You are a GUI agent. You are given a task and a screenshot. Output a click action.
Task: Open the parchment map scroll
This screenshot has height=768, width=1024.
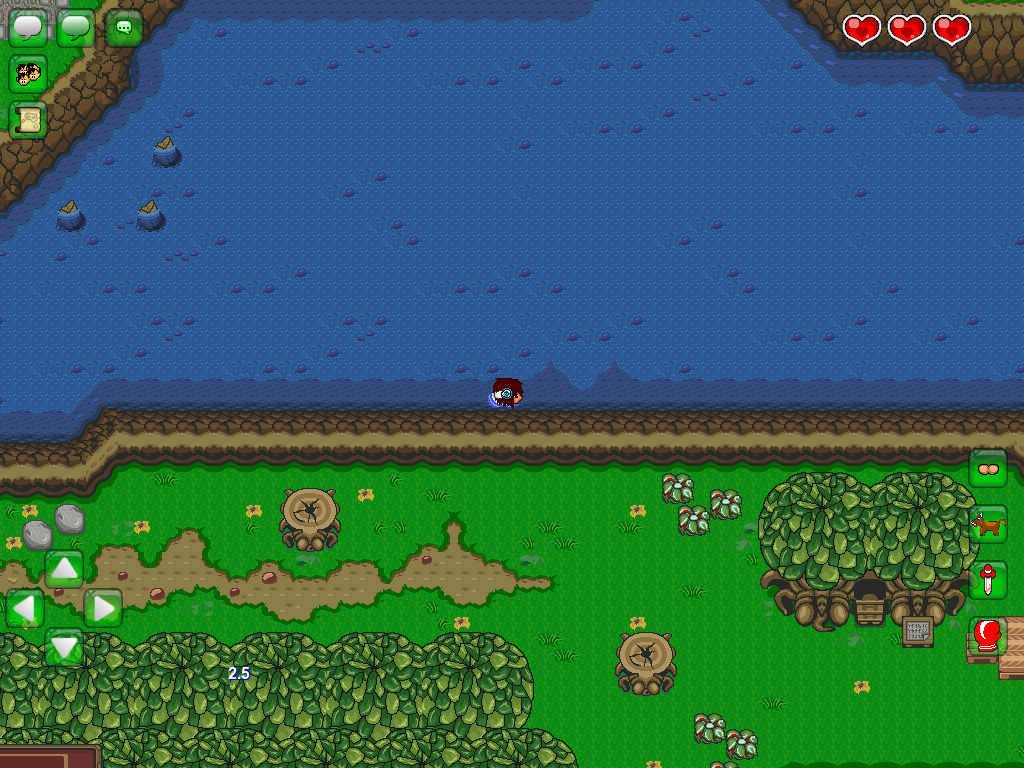pos(28,120)
